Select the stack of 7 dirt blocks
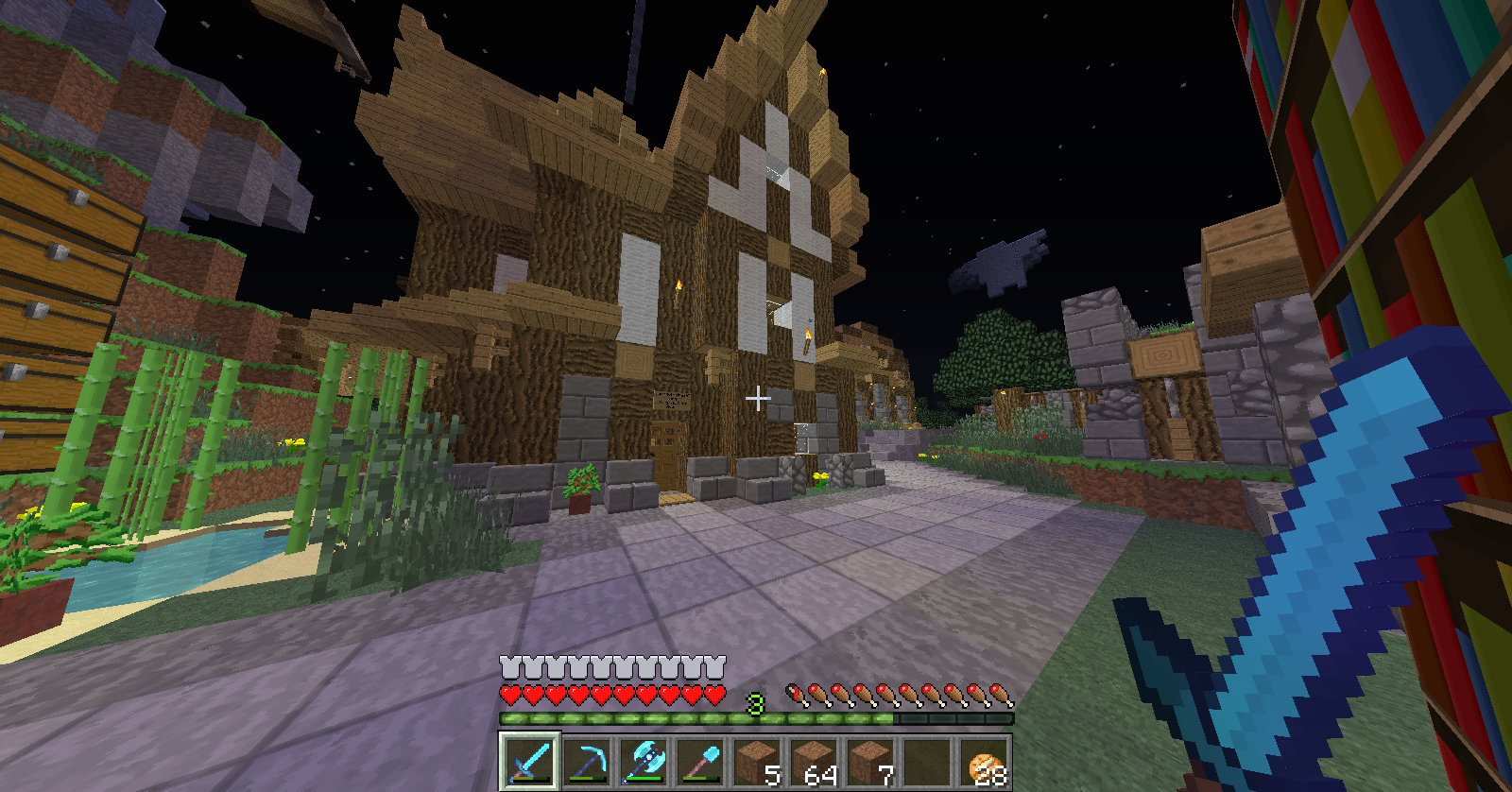Viewport: 1512px width, 792px height. point(870,761)
